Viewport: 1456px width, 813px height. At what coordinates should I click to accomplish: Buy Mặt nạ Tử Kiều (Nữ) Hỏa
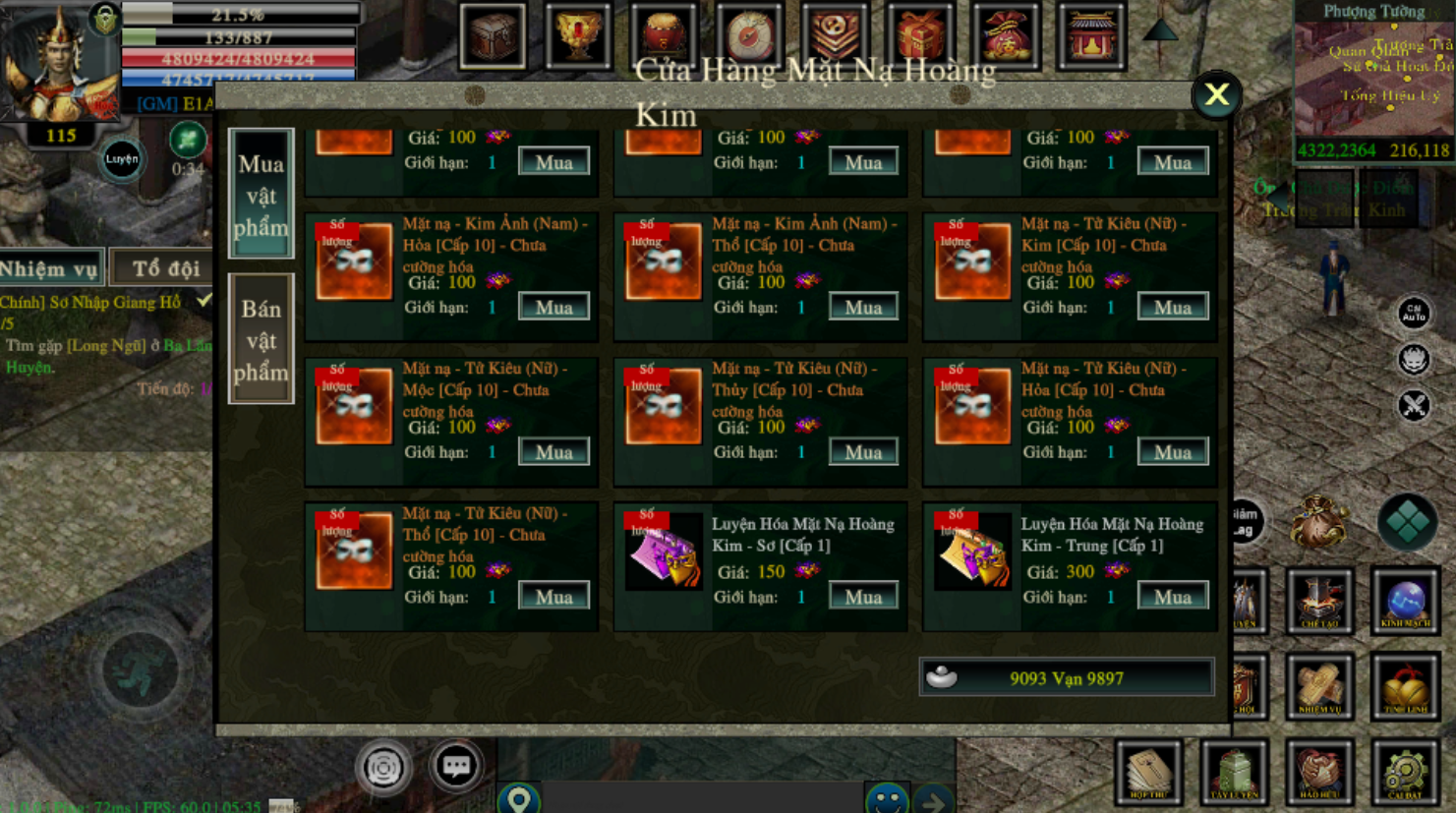point(1172,452)
